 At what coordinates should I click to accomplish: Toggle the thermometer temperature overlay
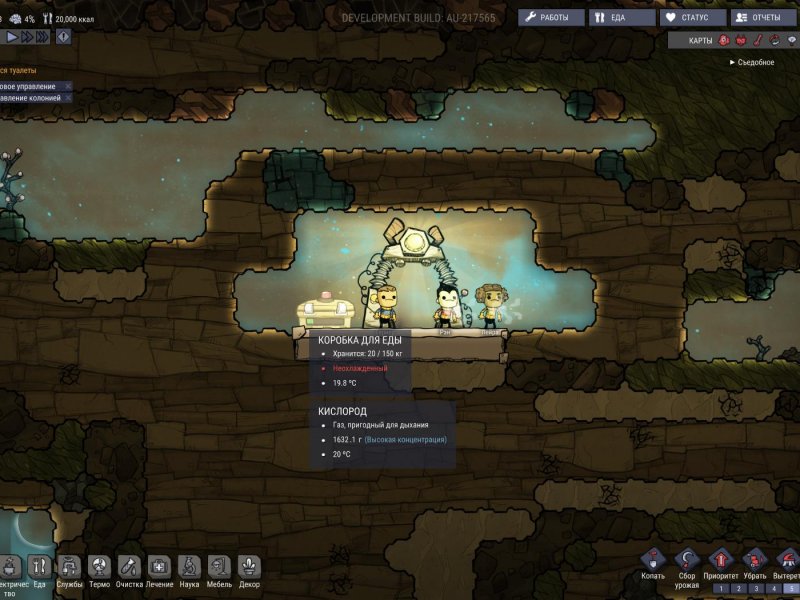pyautogui.click(x=757, y=40)
